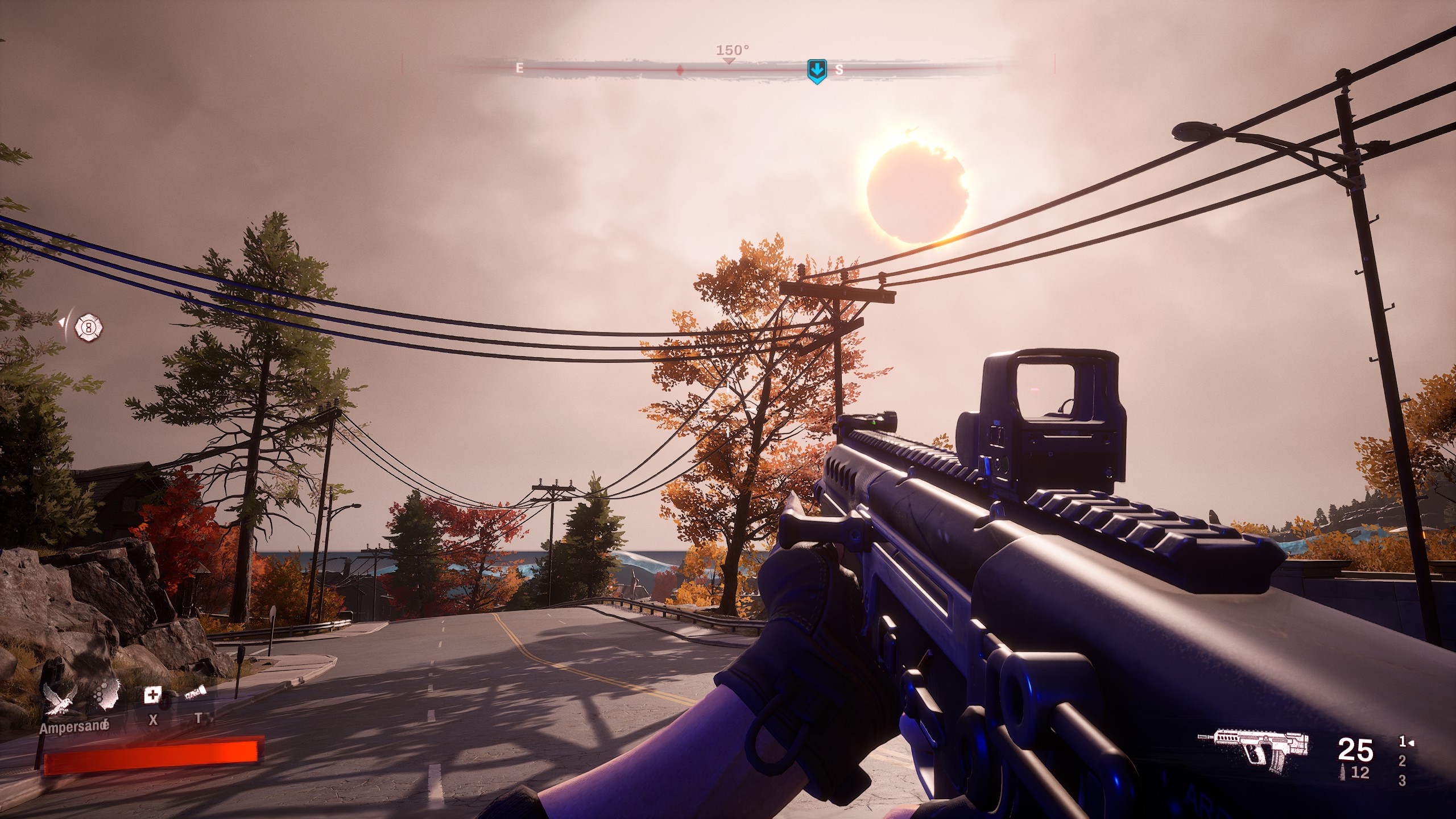Viewport: 1456px width, 819px height.
Task: Toggle the flashlight icon
Action: 195,693
